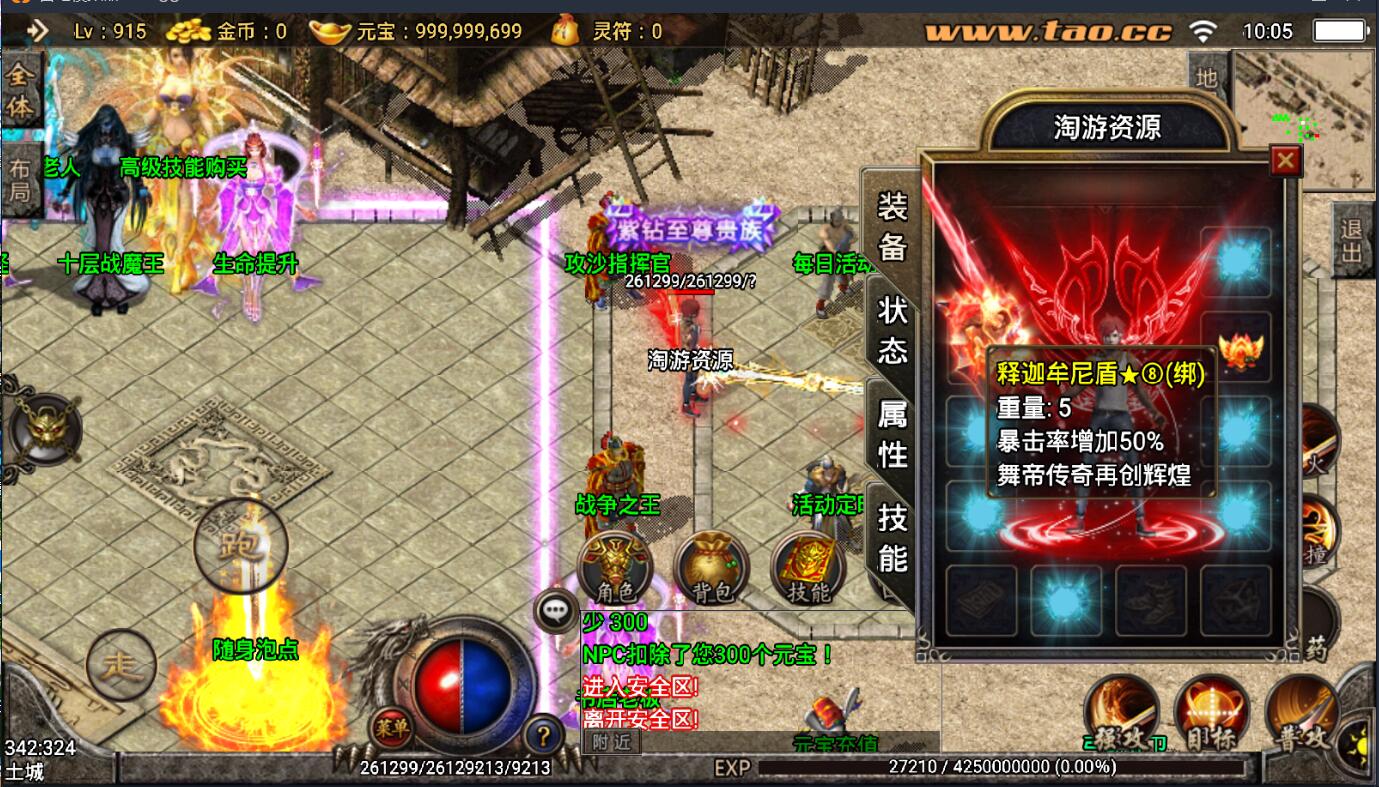Screen dimensions: 1379x787
Task: Open the 背包 bag
Action: pyautogui.click(x=711, y=569)
